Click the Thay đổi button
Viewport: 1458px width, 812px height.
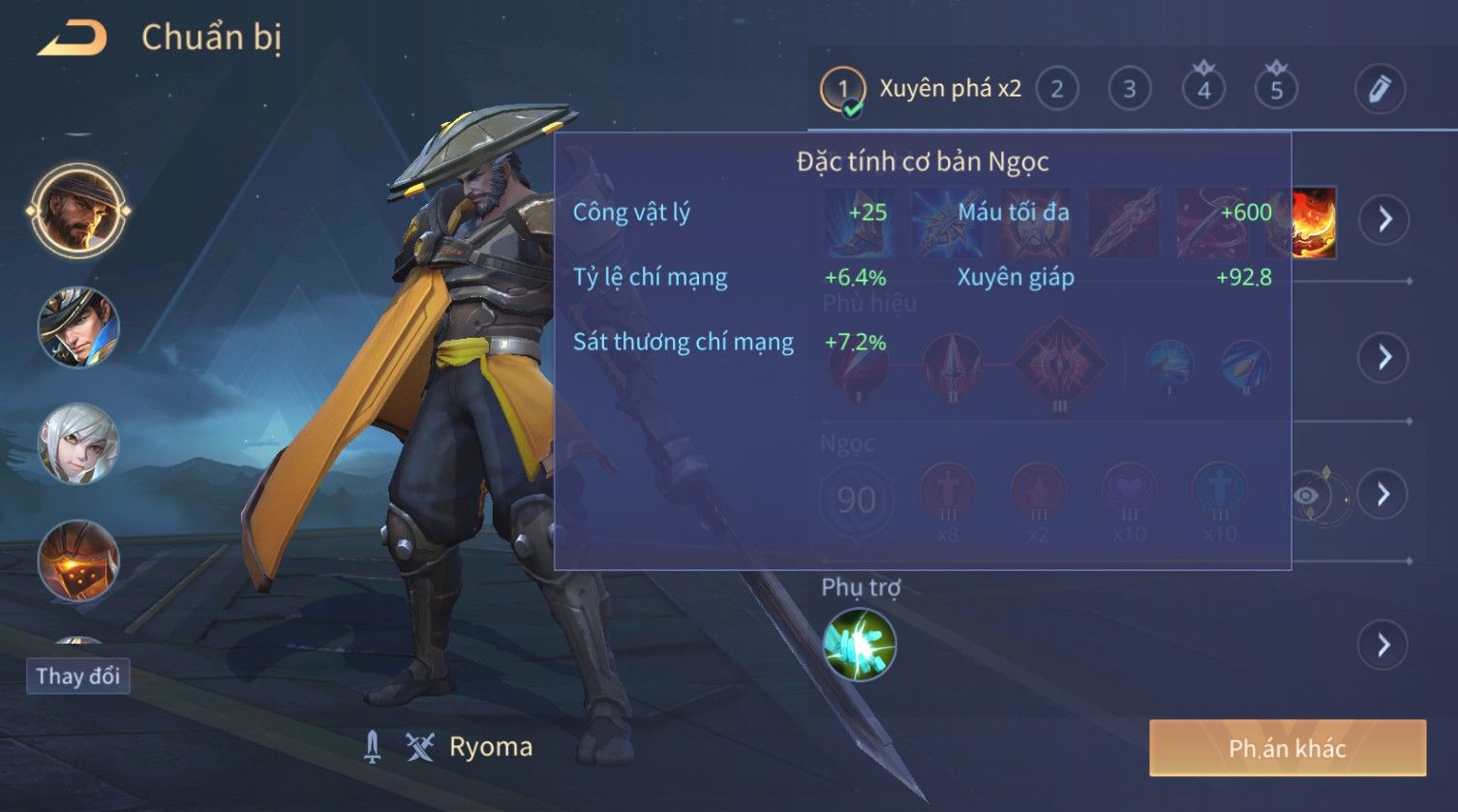pos(77,676)
